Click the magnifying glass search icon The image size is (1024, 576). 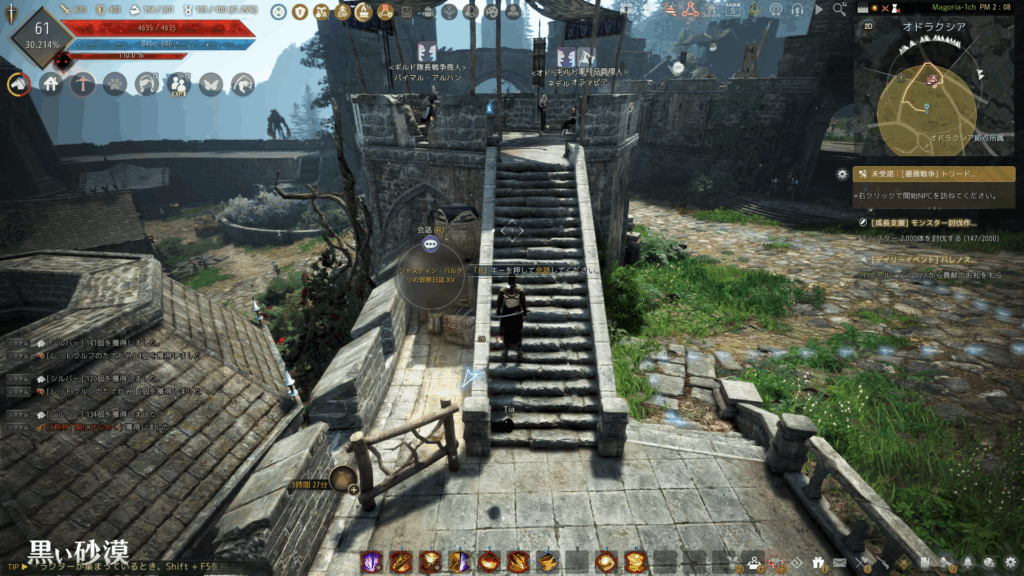838,9
